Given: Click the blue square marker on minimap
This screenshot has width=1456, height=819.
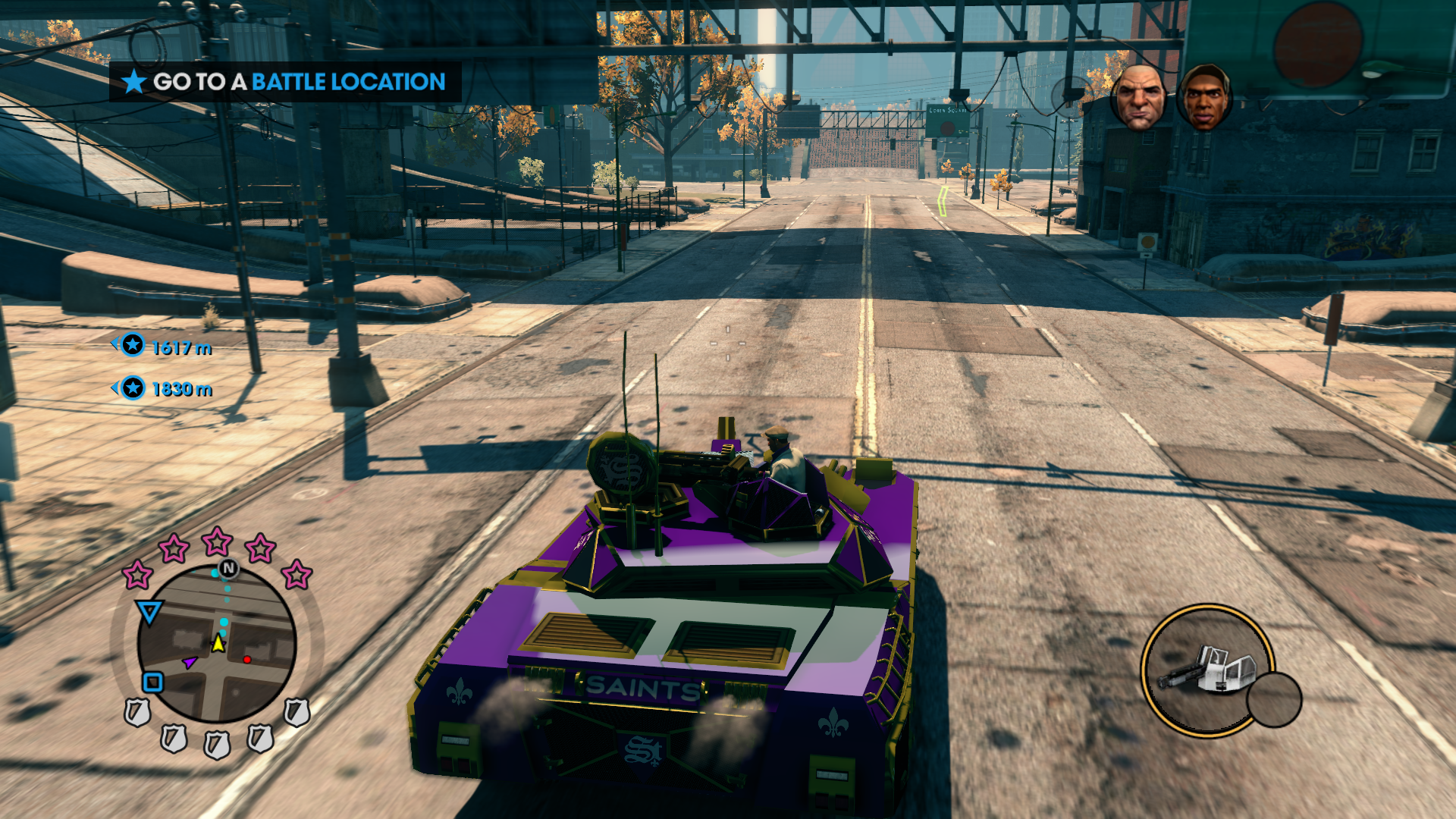Looking at the screenshot, I should [x=153, y=682].
